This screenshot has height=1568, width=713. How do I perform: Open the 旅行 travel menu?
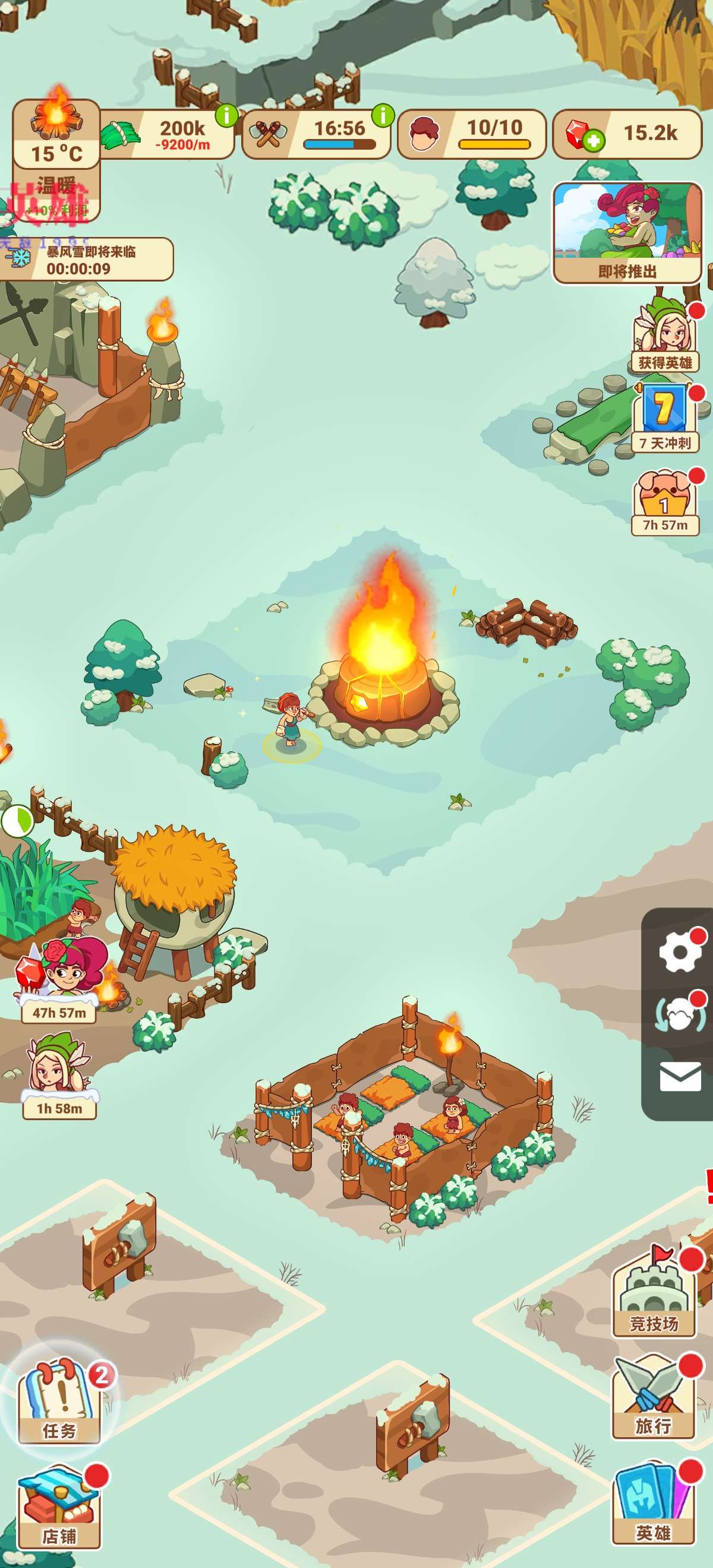click(x=654, y=1397)
